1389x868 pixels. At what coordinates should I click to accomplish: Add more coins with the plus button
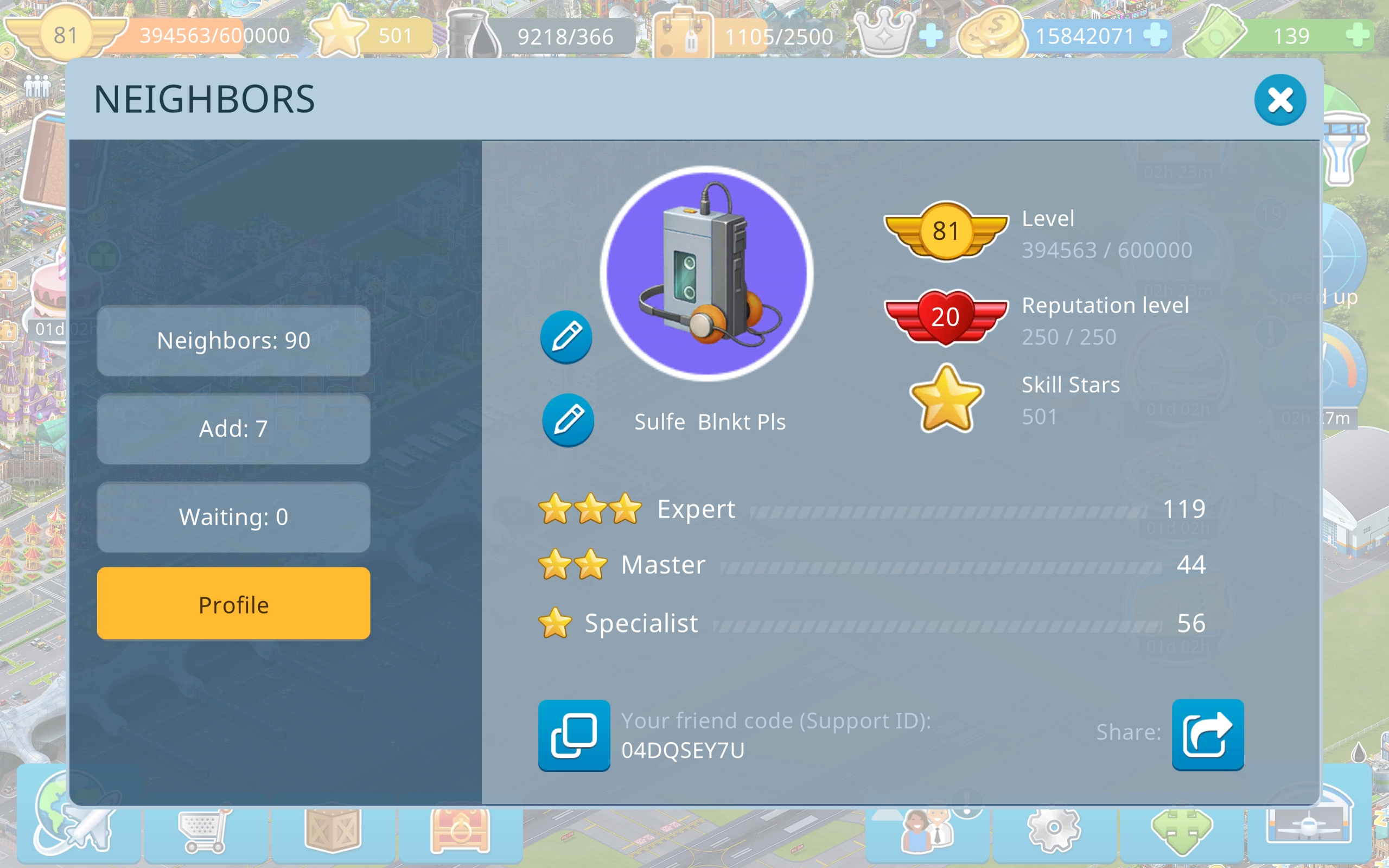[x=1155, y=36]
